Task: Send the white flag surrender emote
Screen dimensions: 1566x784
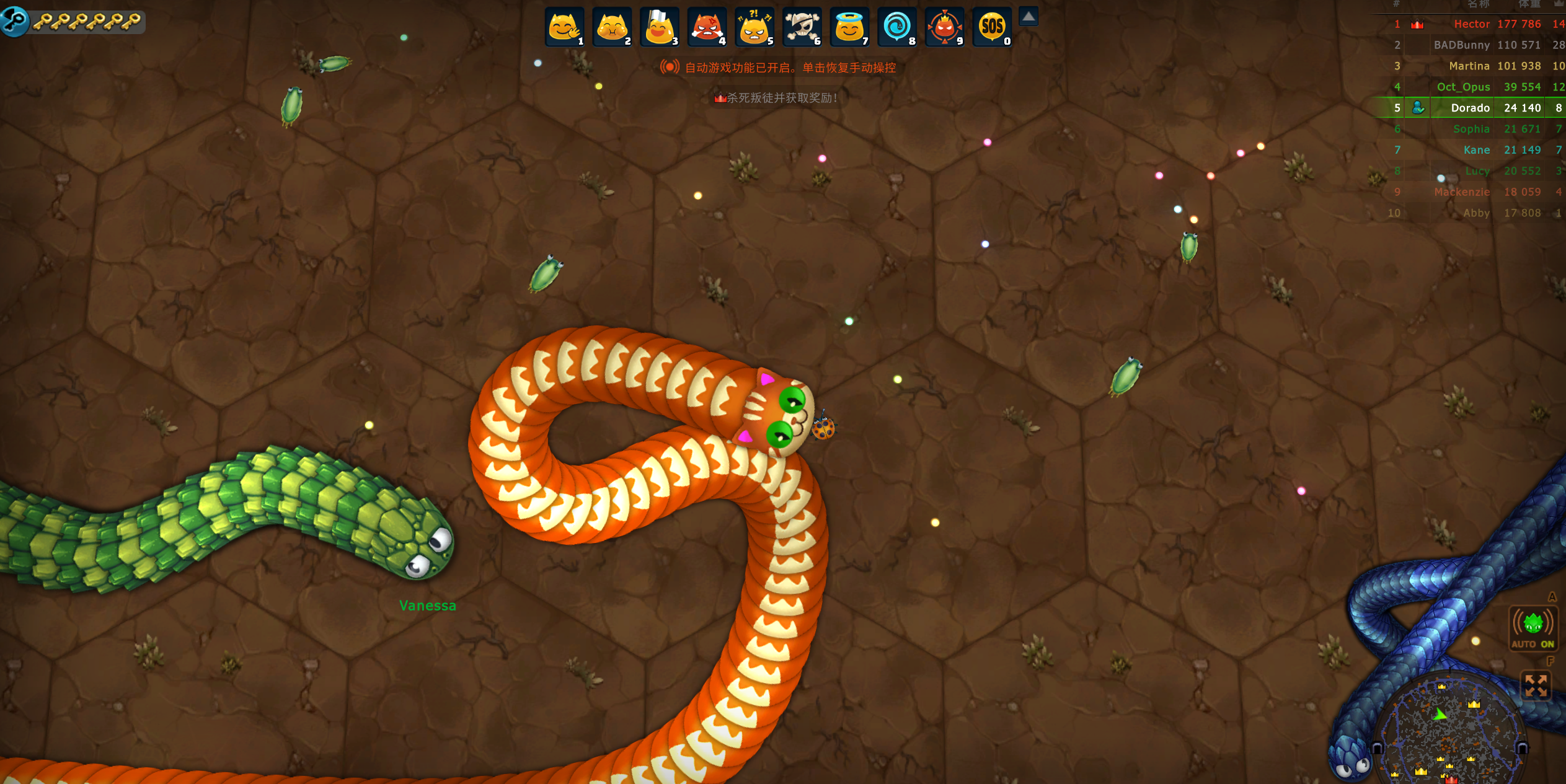Action: (x=659, y=27)
